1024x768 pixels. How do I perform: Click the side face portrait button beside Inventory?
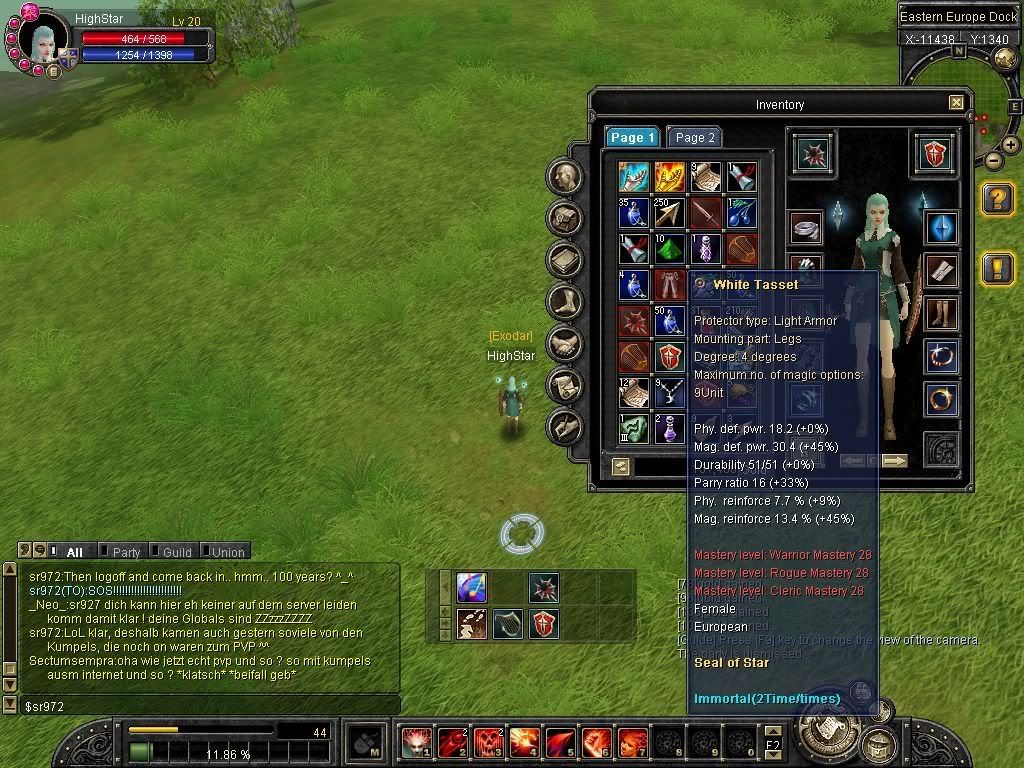click(x=566, y=177)
